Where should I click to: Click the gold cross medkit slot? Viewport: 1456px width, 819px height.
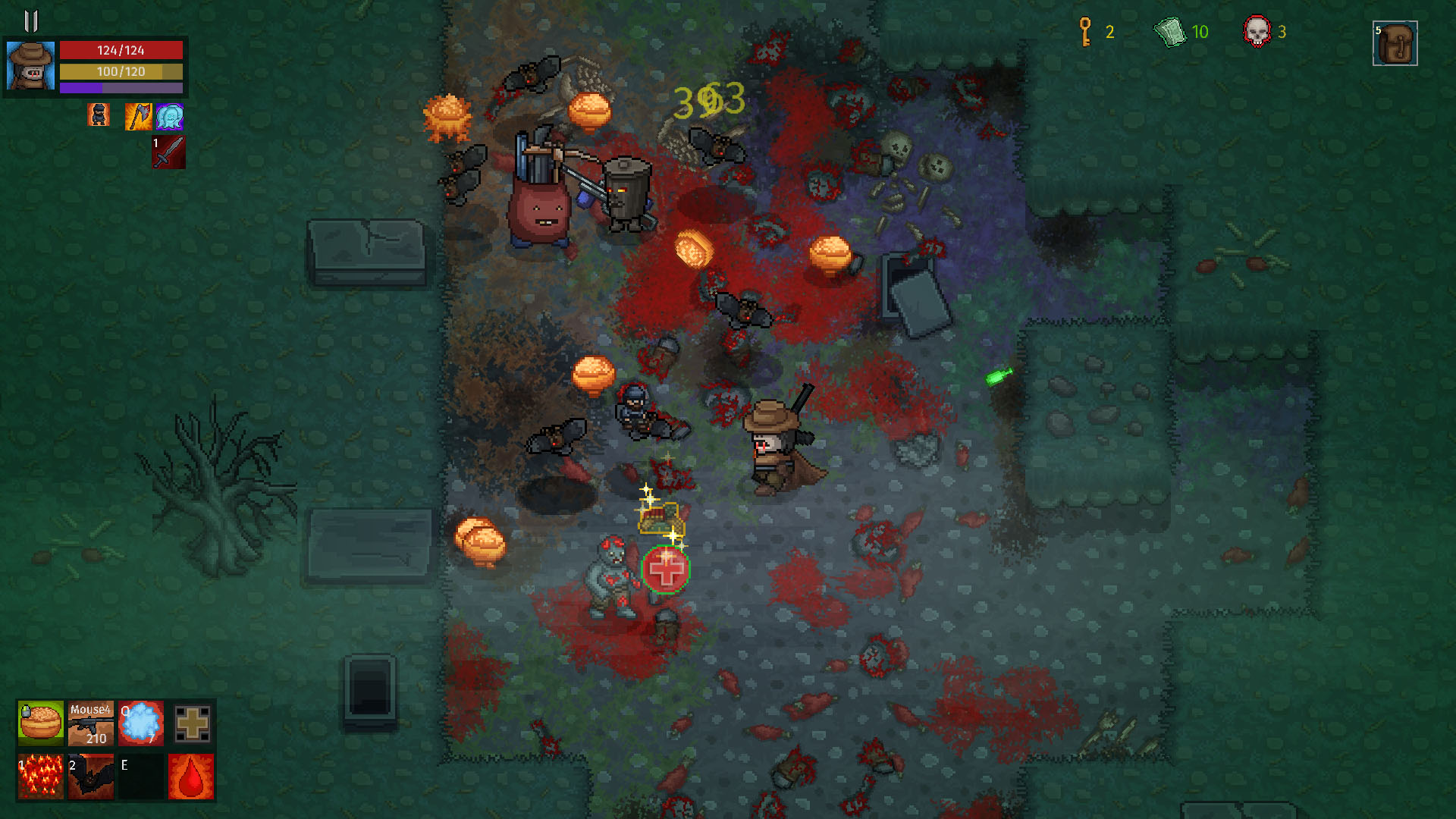[x=192, y=723]
